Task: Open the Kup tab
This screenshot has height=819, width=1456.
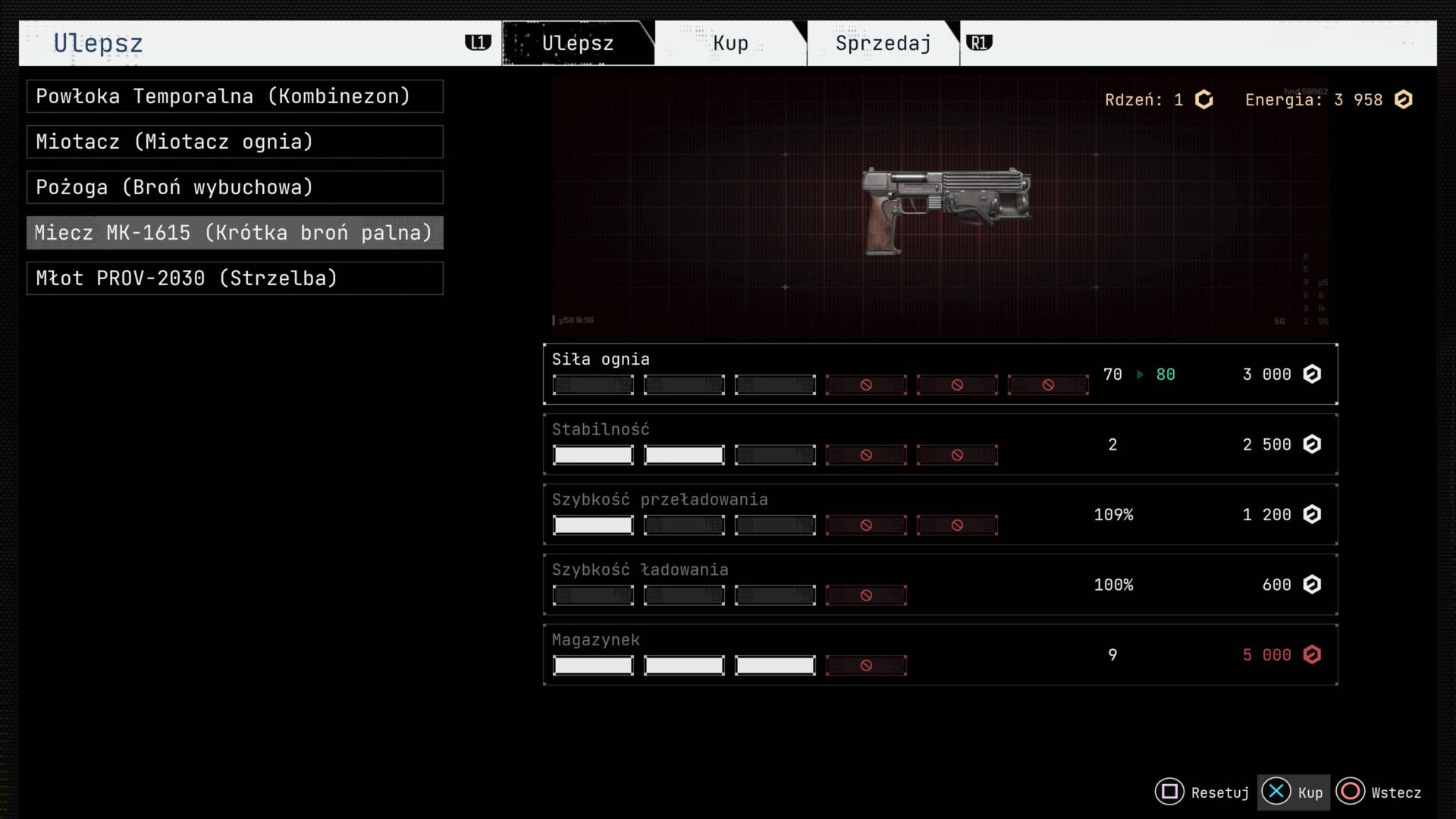Action: pyautogui.click(x=730, y=43)
